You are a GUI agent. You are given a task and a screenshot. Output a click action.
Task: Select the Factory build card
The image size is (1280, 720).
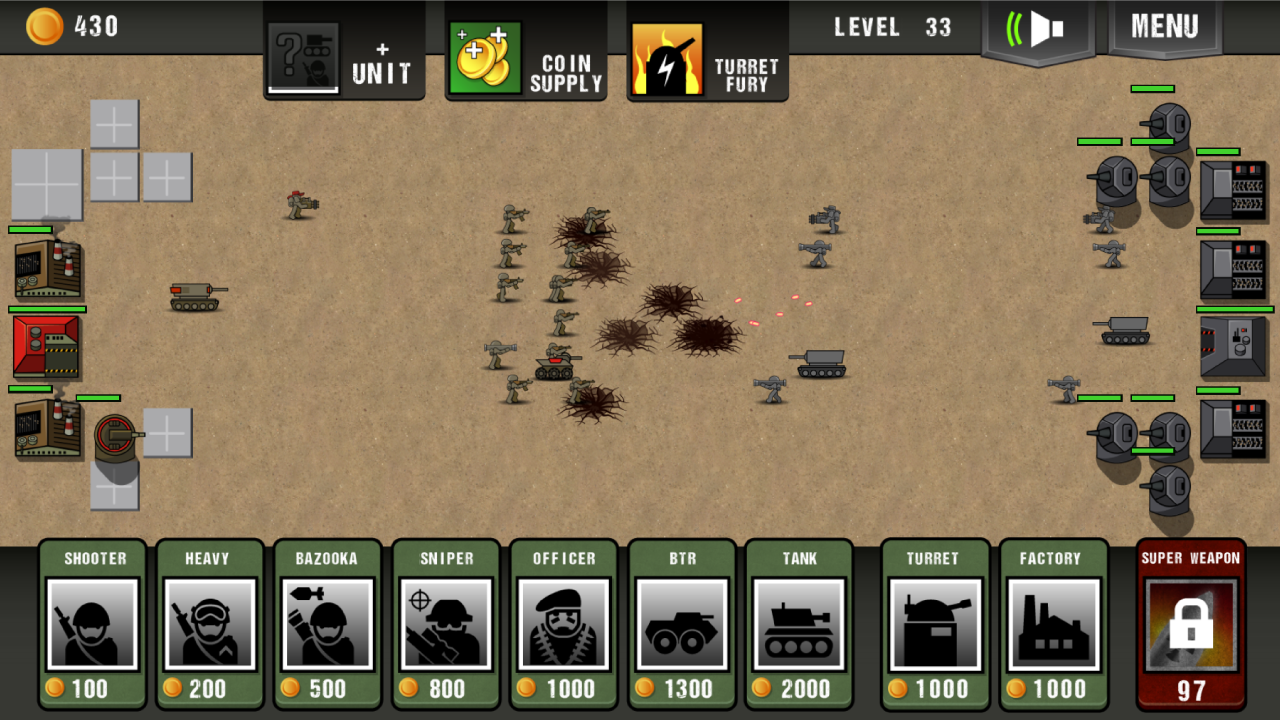1053,624
